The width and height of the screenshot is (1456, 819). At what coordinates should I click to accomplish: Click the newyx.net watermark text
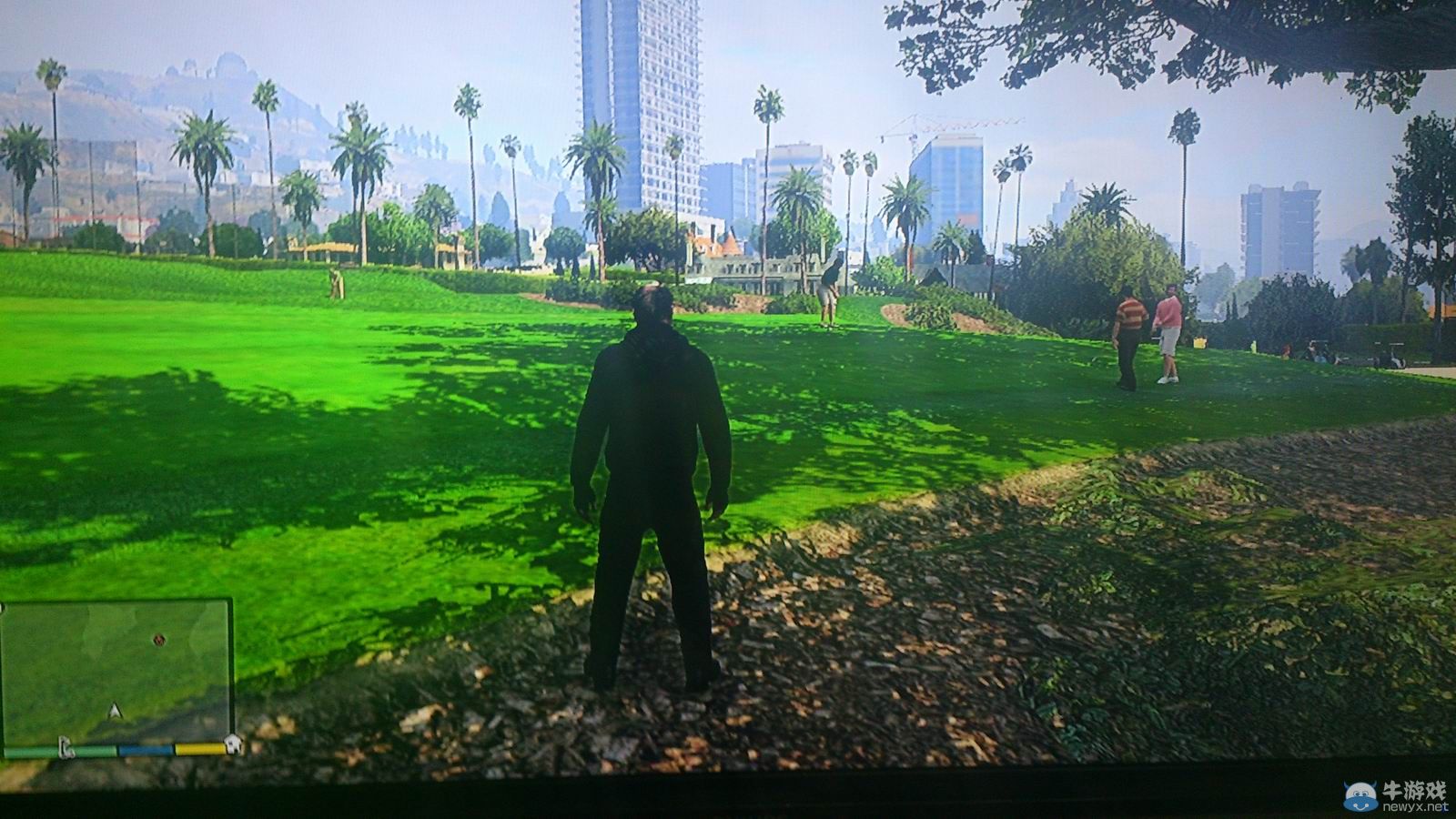click(x=1415, y=807)
